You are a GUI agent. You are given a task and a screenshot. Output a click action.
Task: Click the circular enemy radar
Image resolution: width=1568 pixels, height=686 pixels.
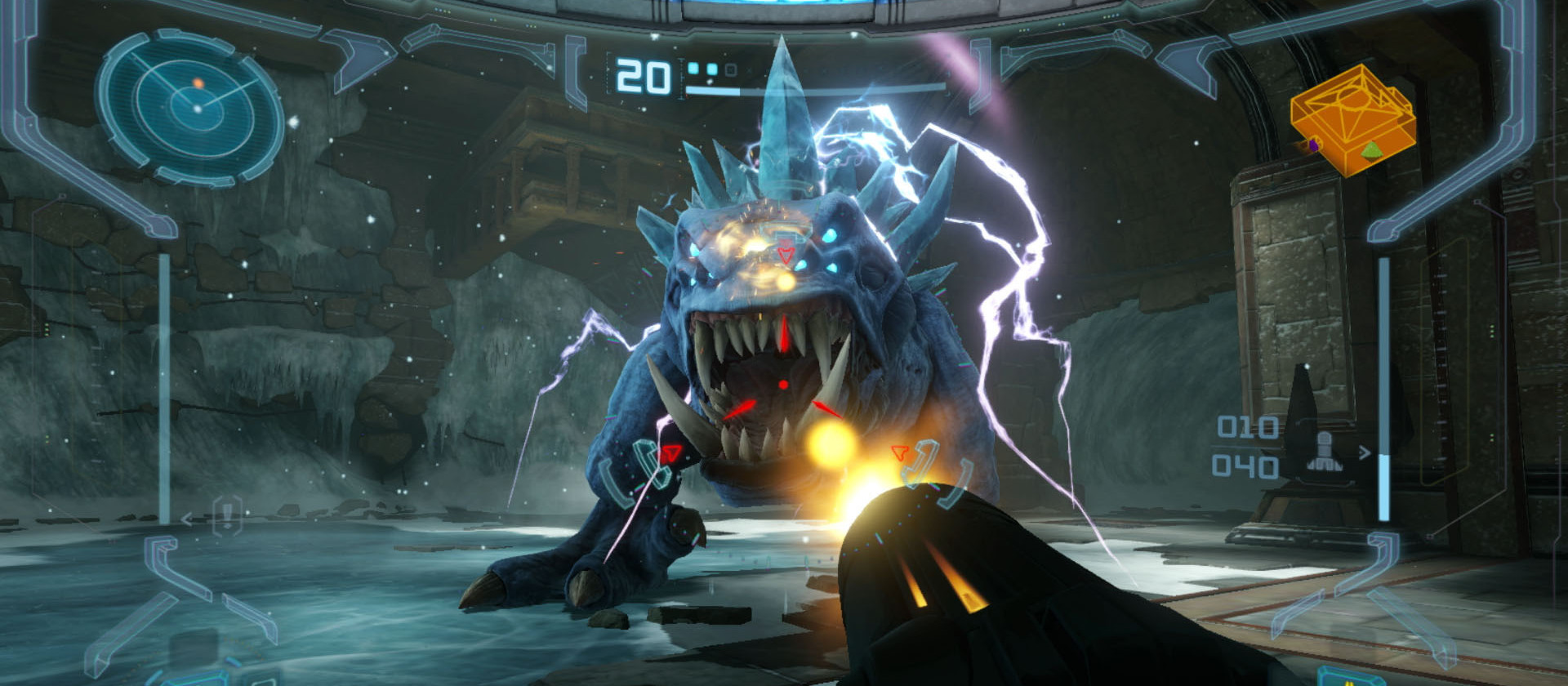tap(190, 107)
